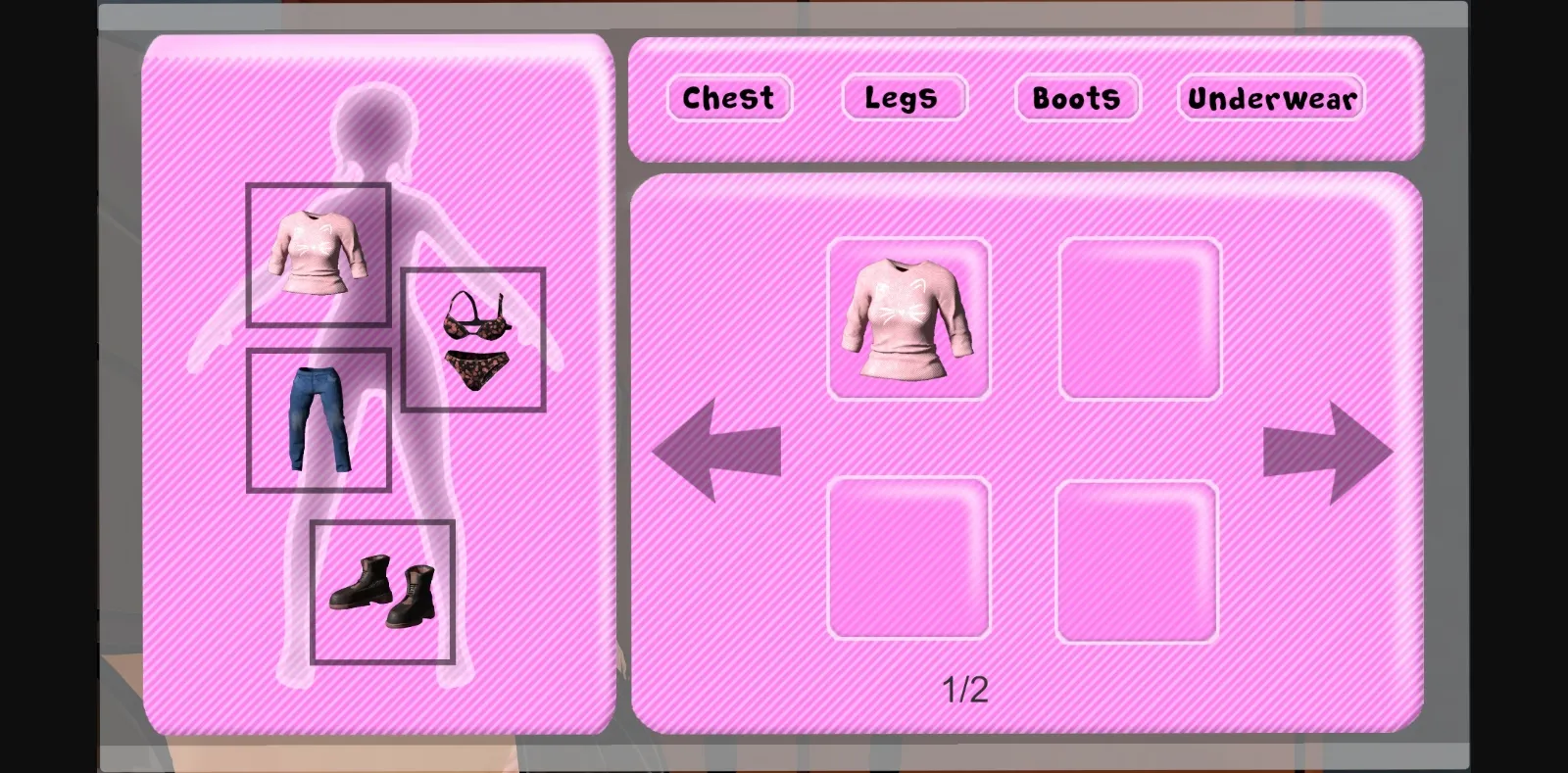The height and width of the screenshot is (773, 1568).
Task: Open the Underwear category
Action: (1270, 98)
